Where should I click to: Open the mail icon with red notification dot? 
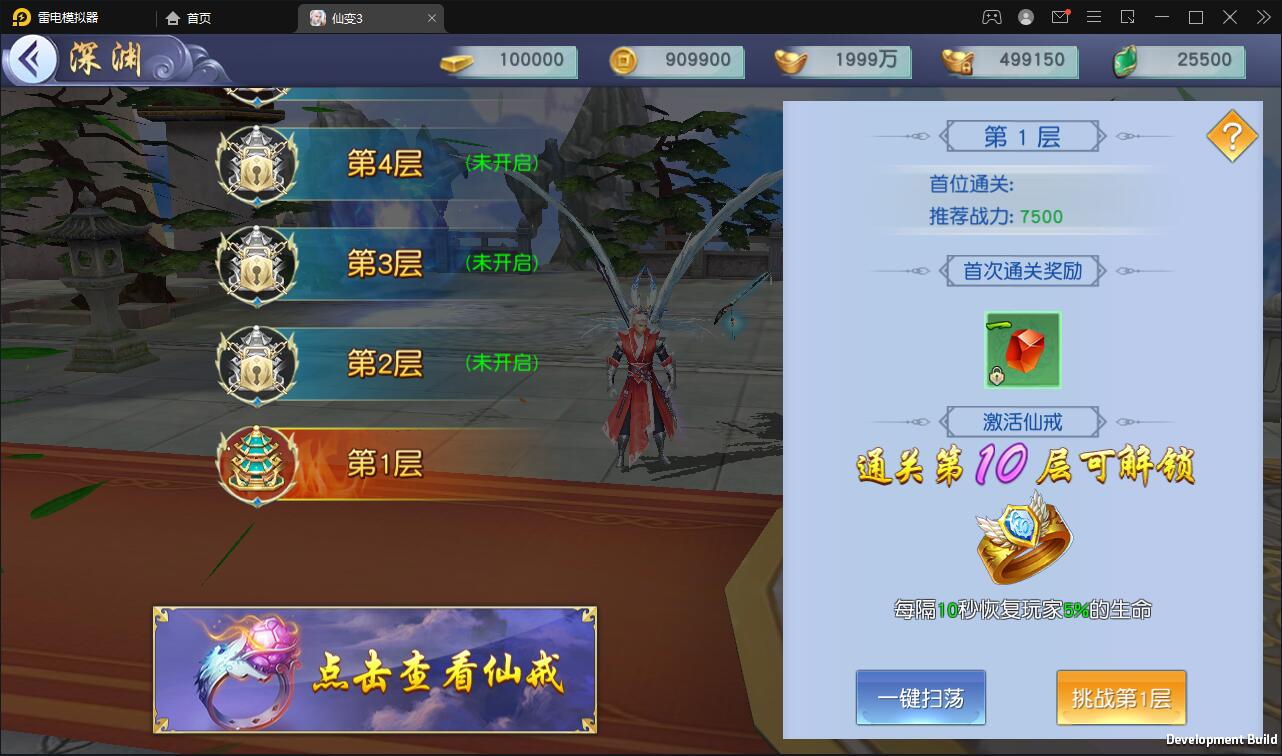(1060, 17)
